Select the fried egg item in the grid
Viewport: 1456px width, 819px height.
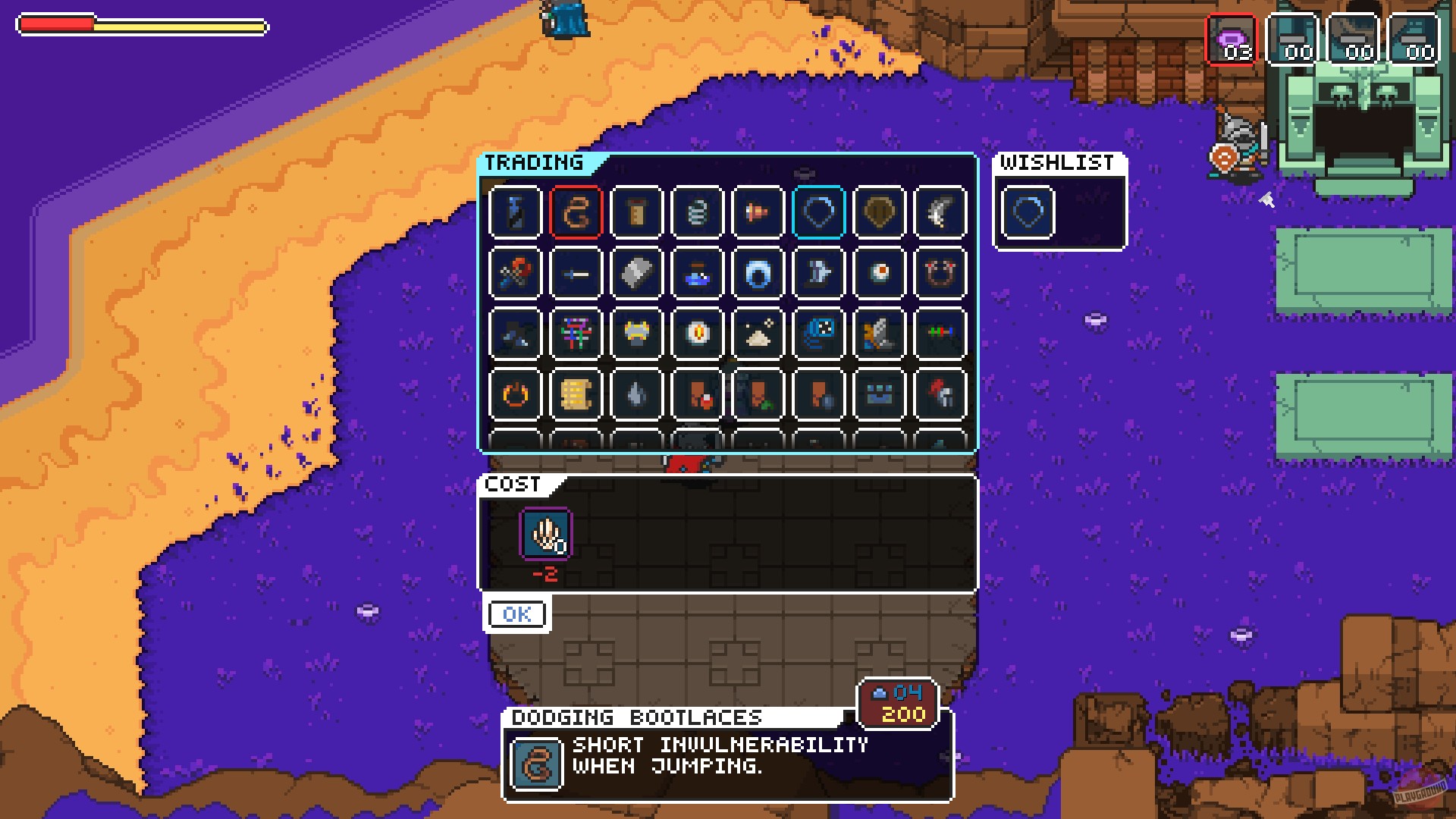pyautogui.click(x=878, y=273)
